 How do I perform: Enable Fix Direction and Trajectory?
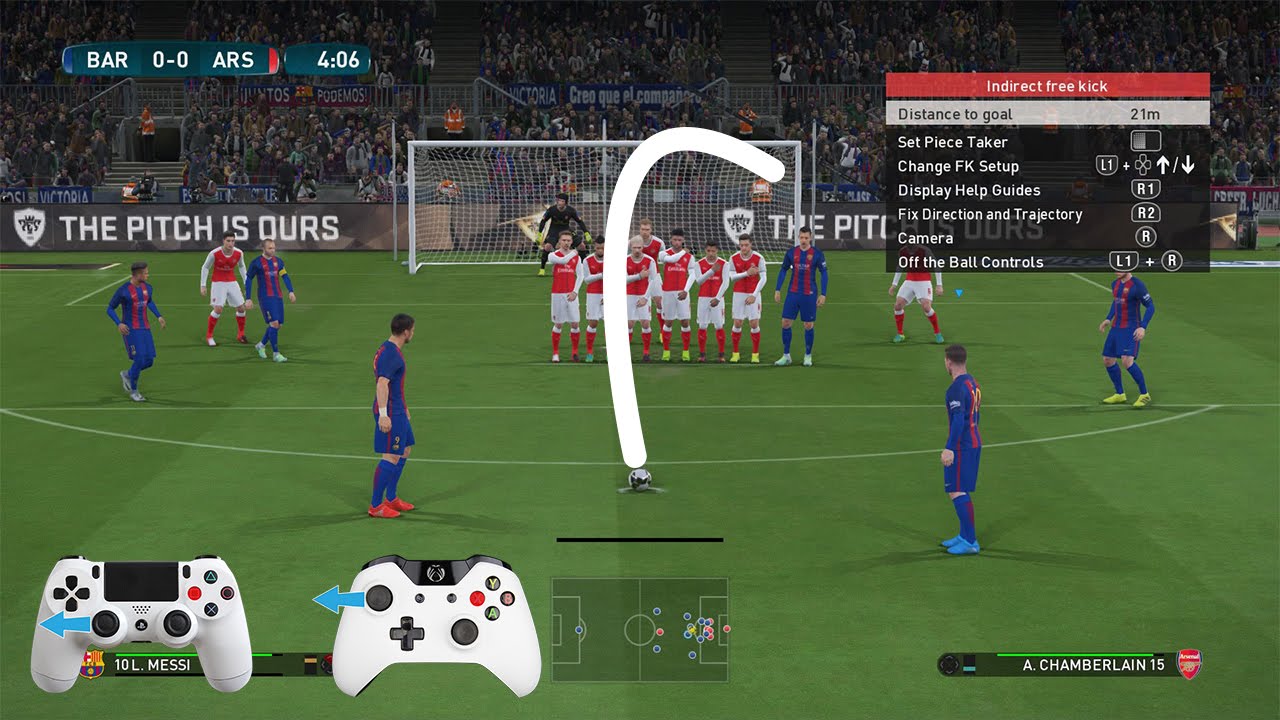pos(990,213)
